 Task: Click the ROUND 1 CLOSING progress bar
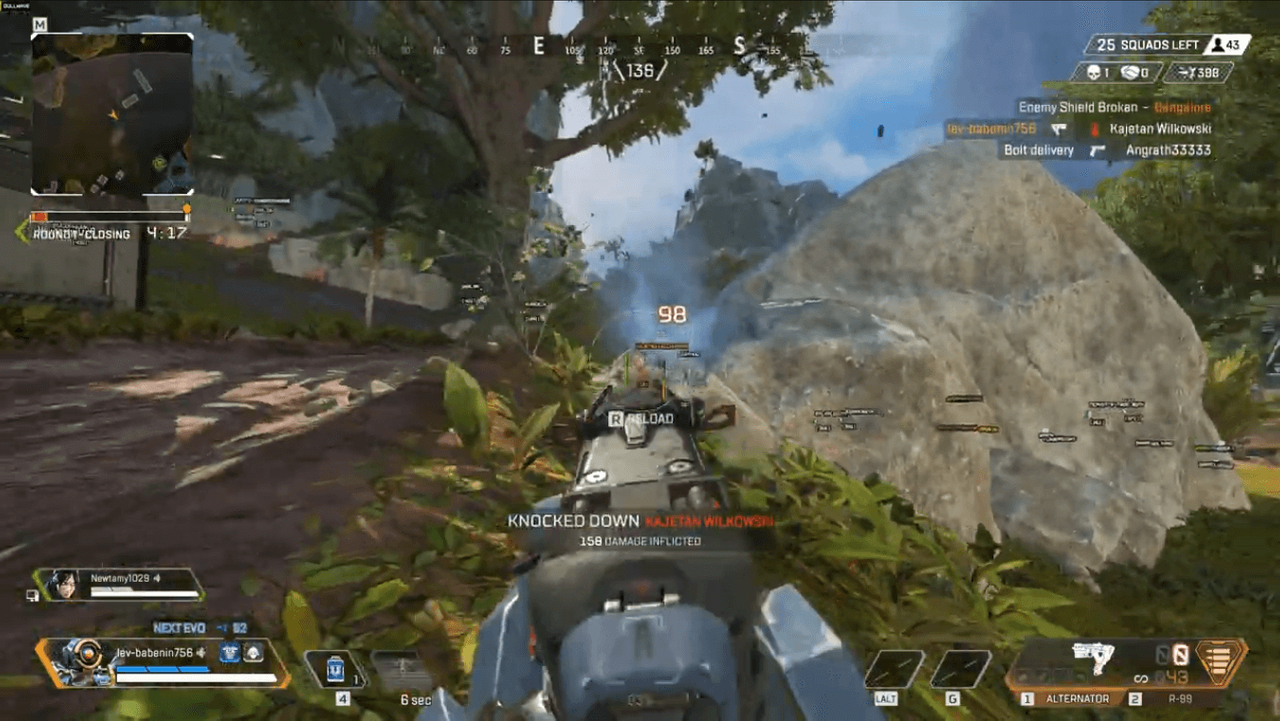110,215
